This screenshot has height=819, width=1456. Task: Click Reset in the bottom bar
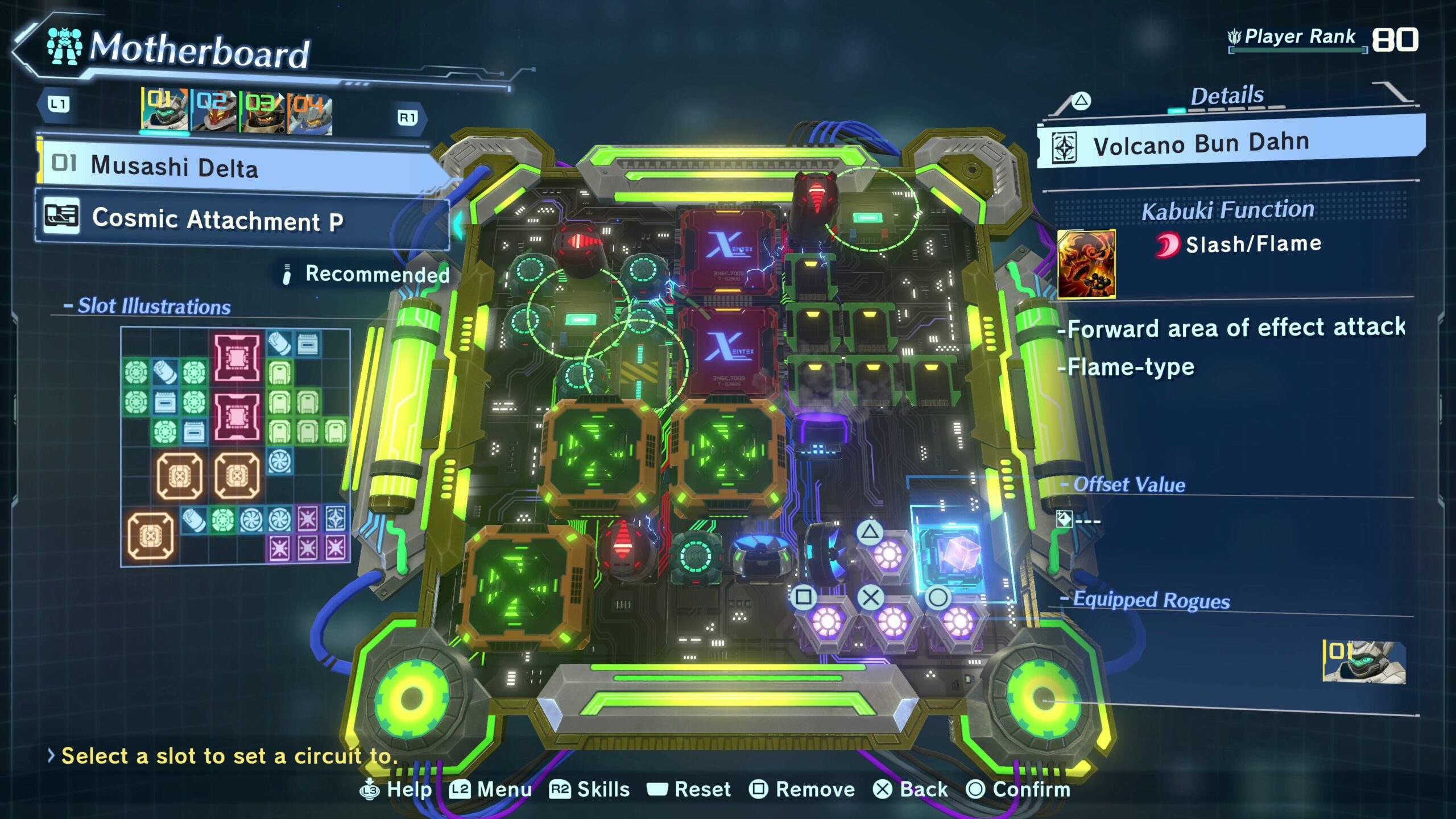pos(689,789)
